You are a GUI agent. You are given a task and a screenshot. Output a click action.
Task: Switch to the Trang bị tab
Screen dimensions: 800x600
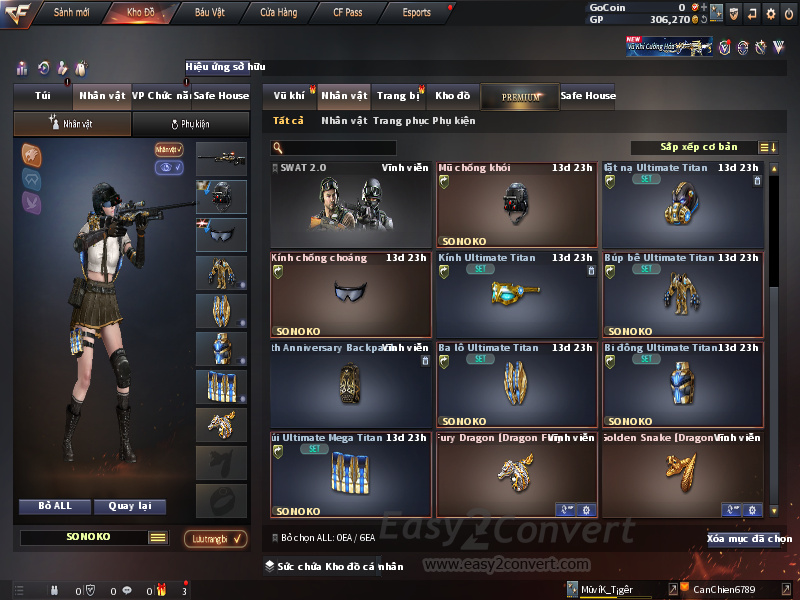click(398, 96)
